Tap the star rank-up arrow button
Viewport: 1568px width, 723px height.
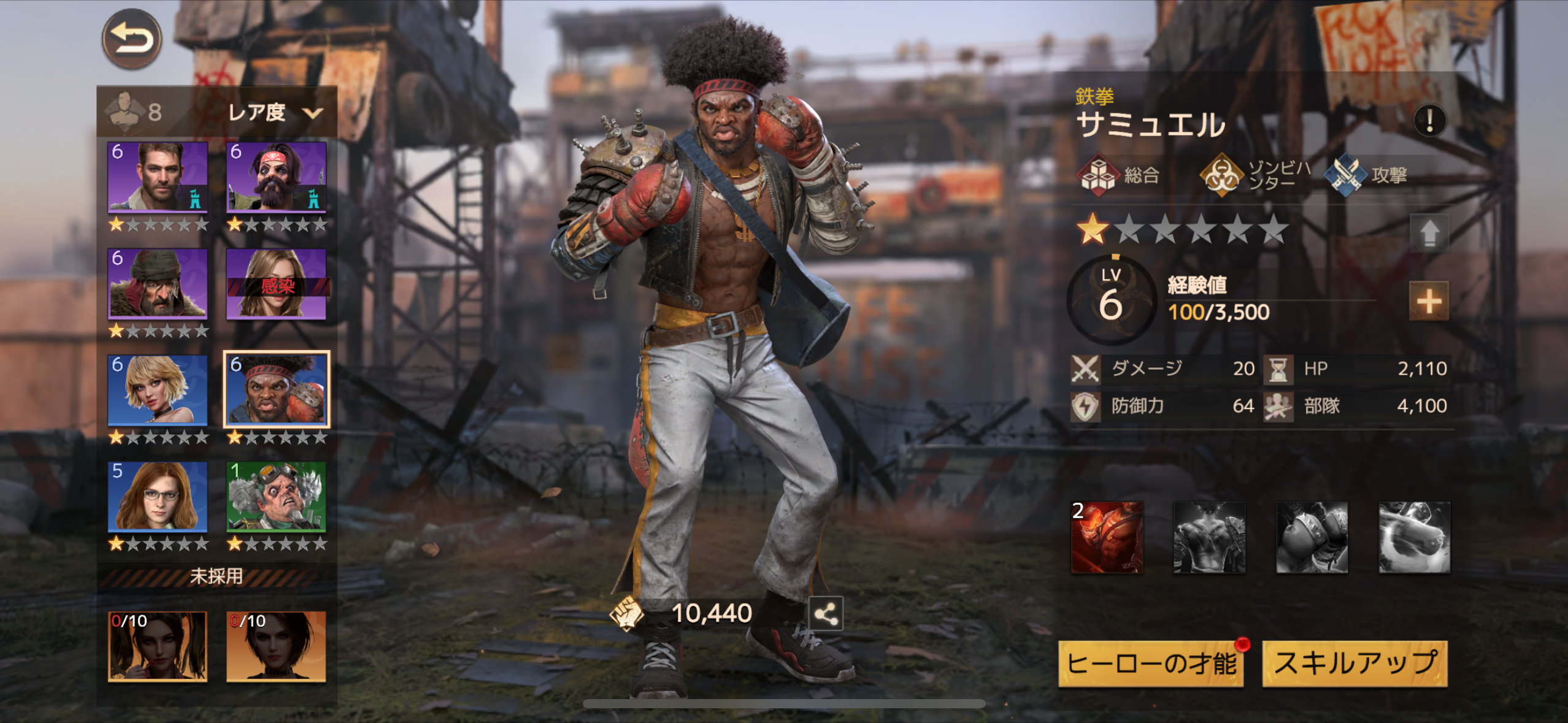click(1429, 233)
